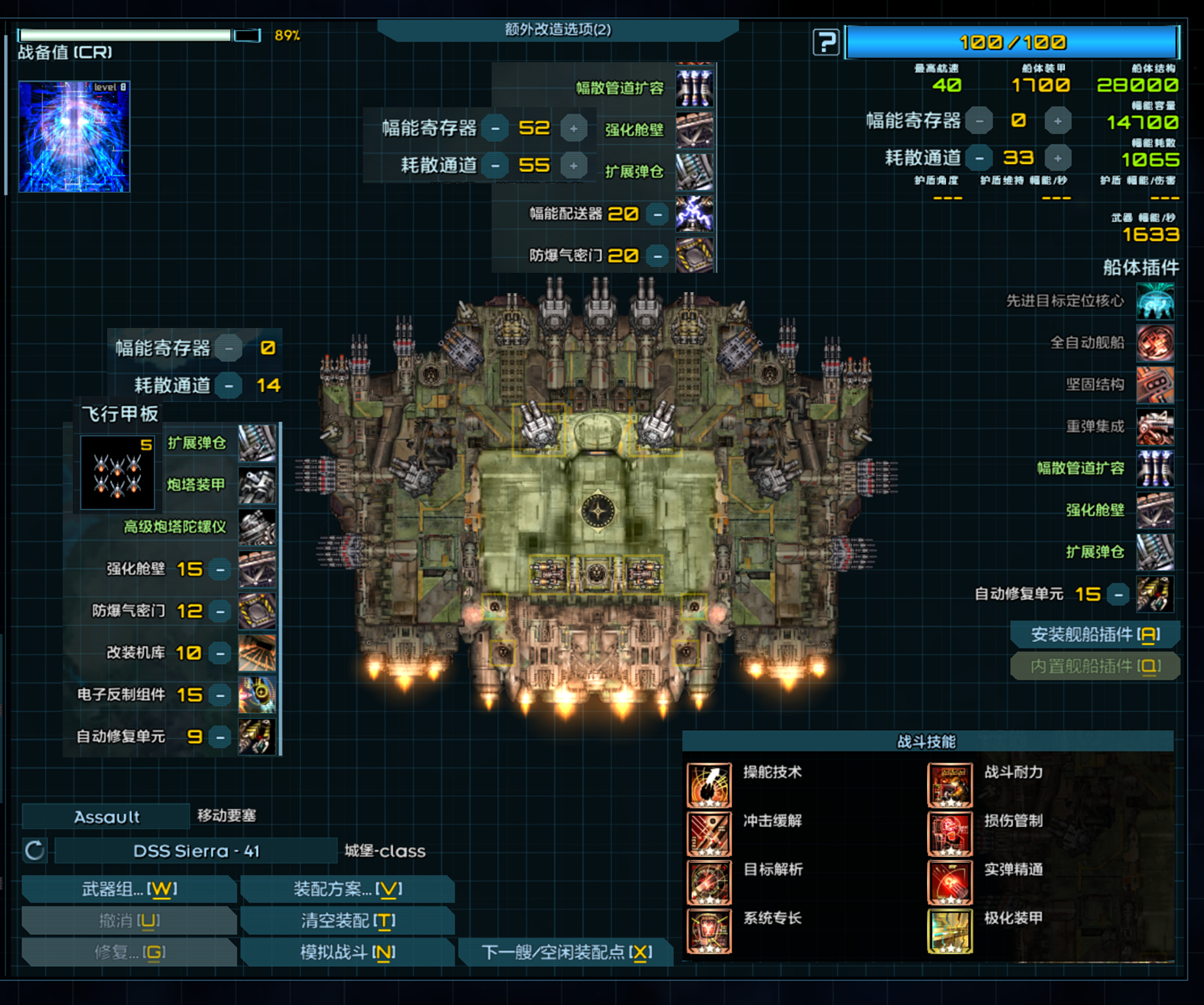Increase 幅能寄存器 with the plus button
The image size is (1204, 1005).
tap(1058, 121)
